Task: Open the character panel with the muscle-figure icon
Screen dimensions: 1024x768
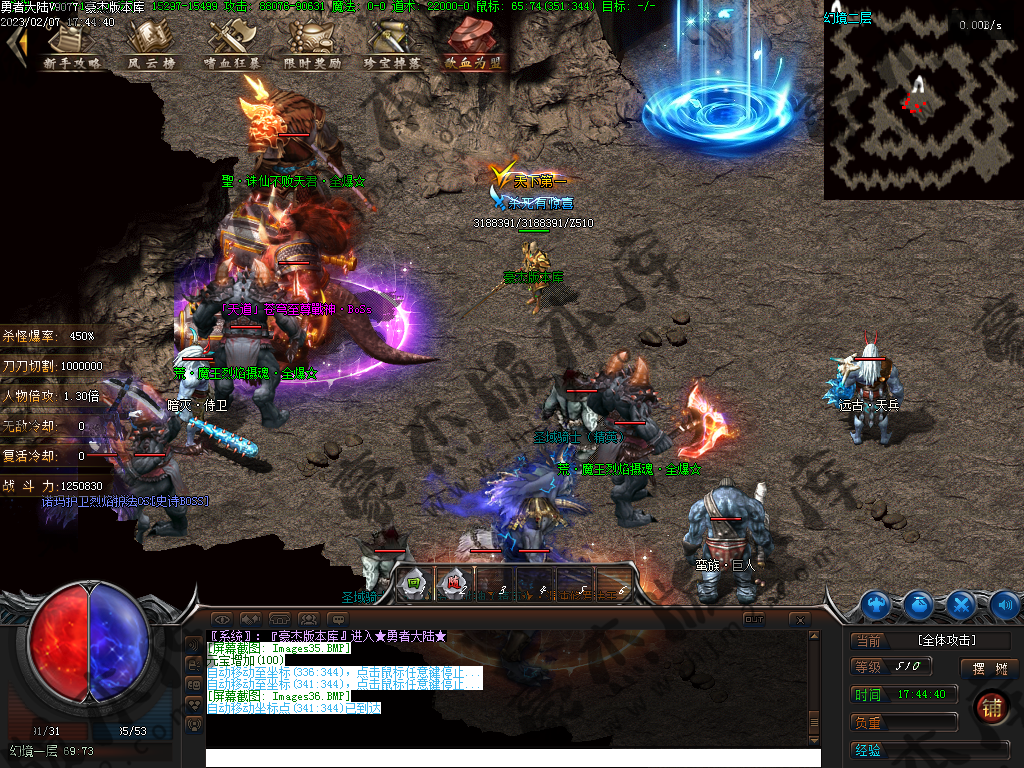Action: coord(877,604)
